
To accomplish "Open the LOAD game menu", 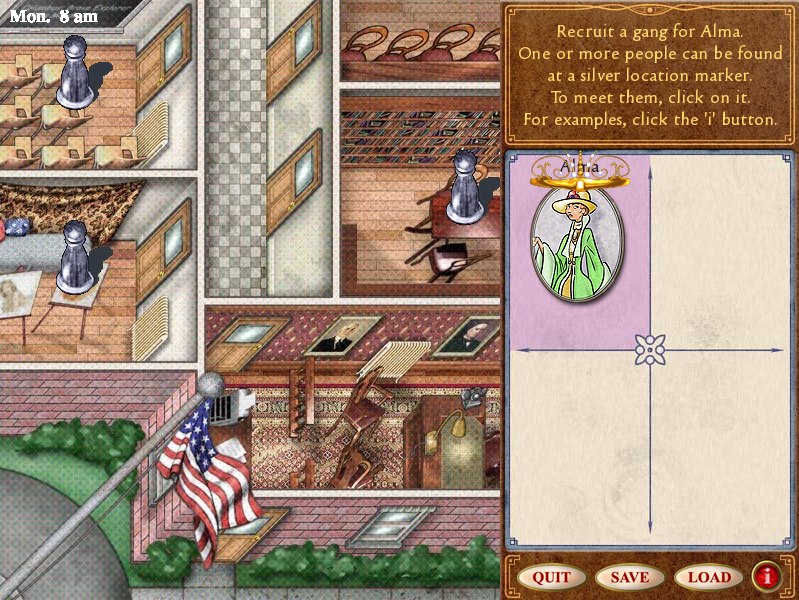I will click(x=708, y=577).
